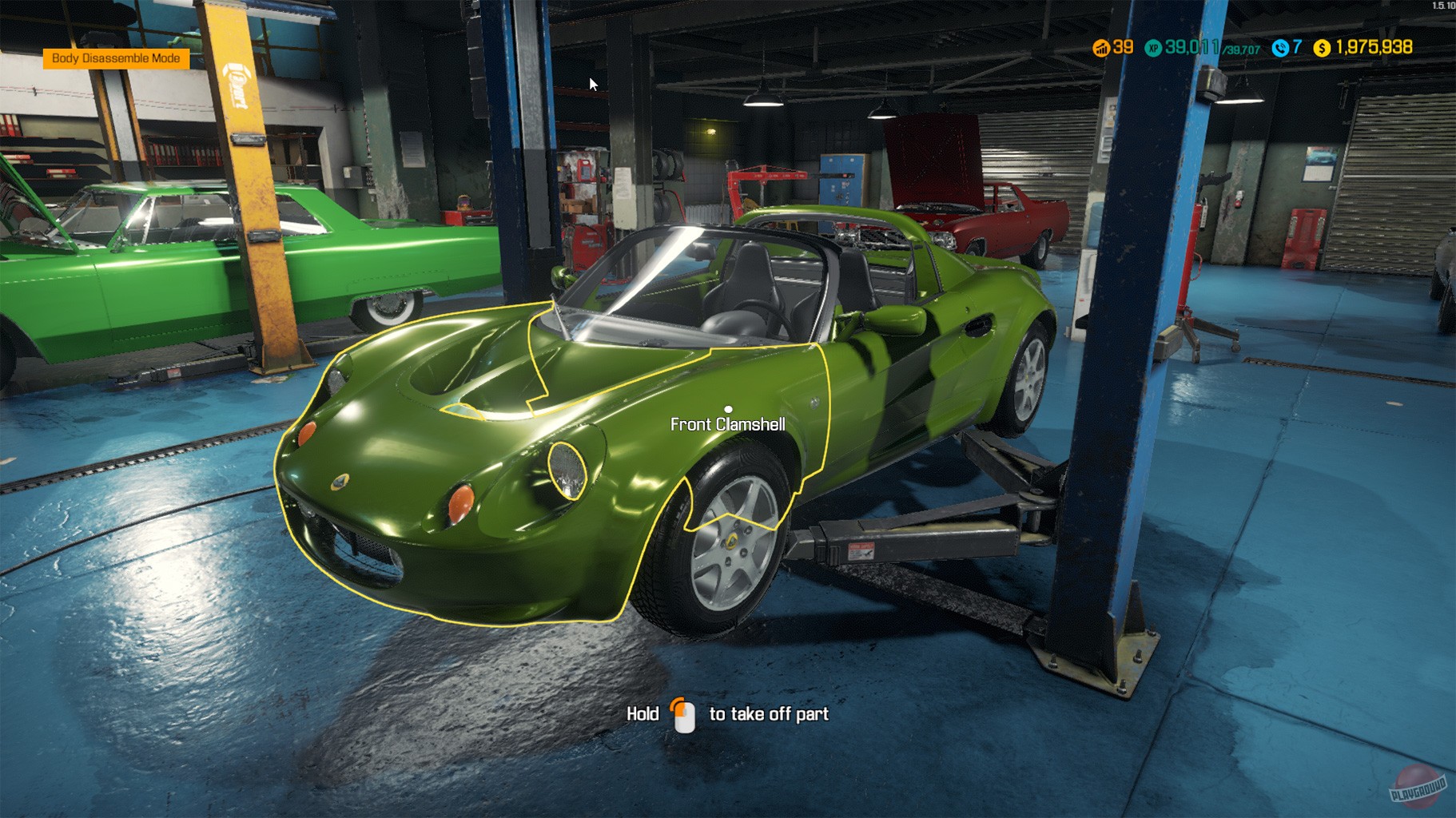Image resolution: width=1456 pixels, height=818 pixels.
Task: Click the white part marker dot above Front Clamshell
Action: [728, 409]
